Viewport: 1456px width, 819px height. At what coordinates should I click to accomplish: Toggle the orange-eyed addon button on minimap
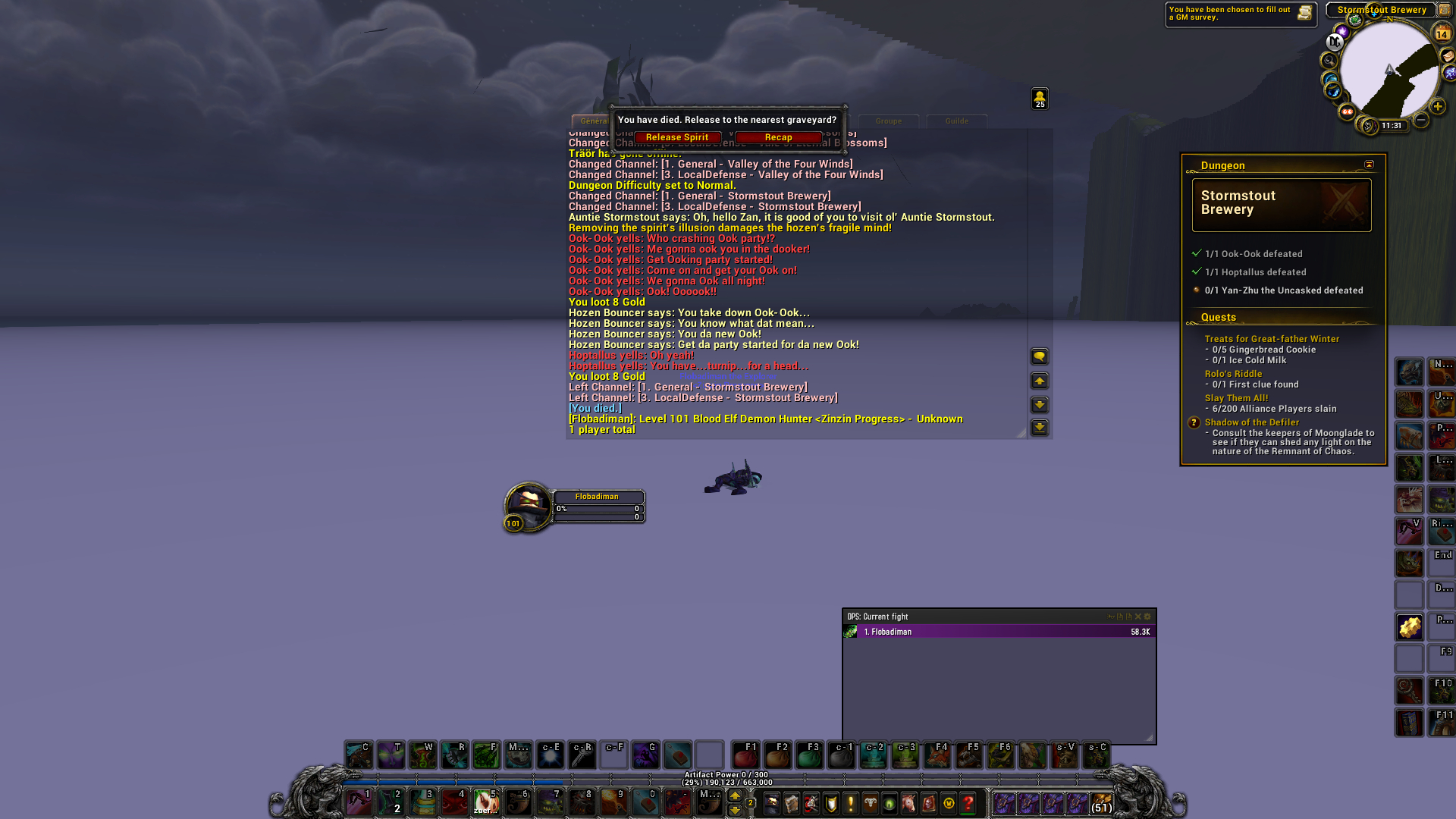[x=1348, y=111]
